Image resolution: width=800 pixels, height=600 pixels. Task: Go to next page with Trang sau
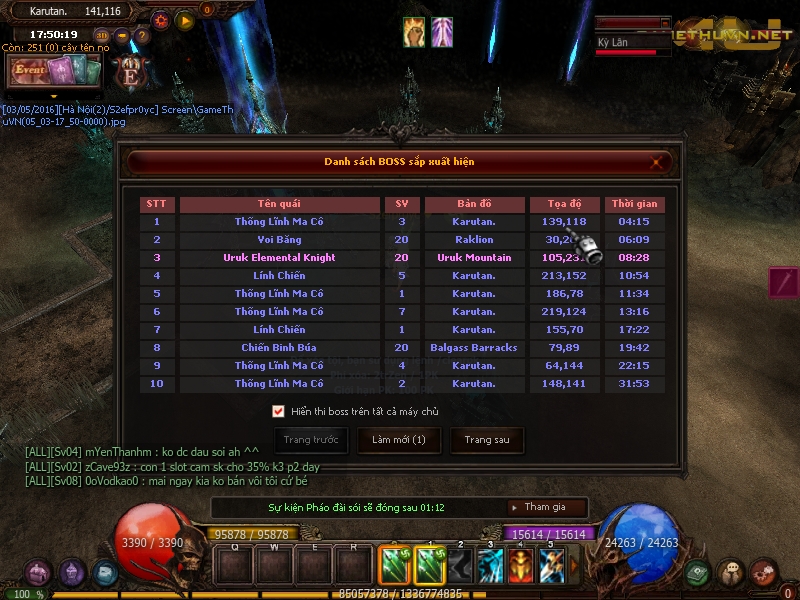point(487,440)
